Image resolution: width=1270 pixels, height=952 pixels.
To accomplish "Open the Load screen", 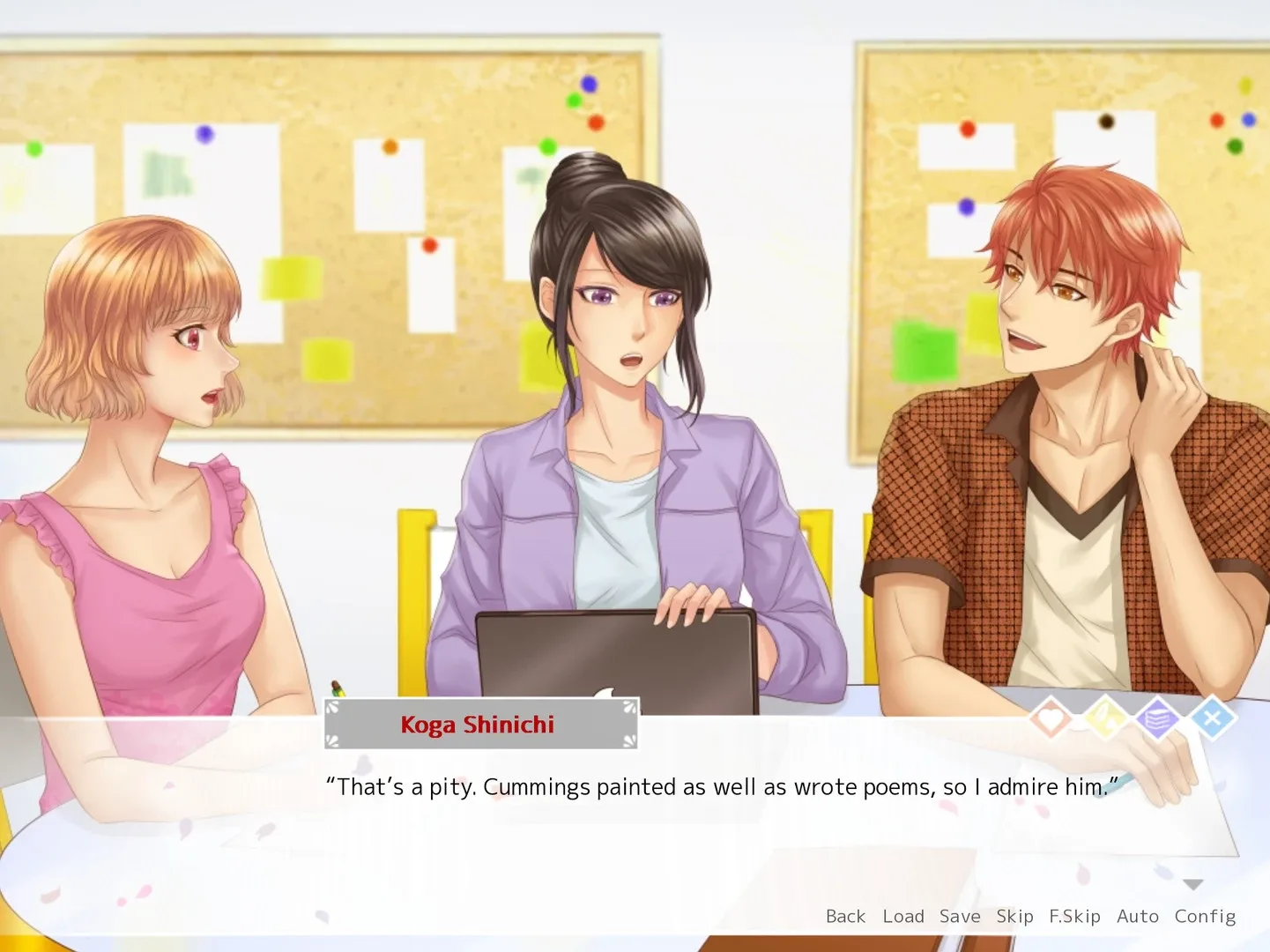I will coord(903,916).
